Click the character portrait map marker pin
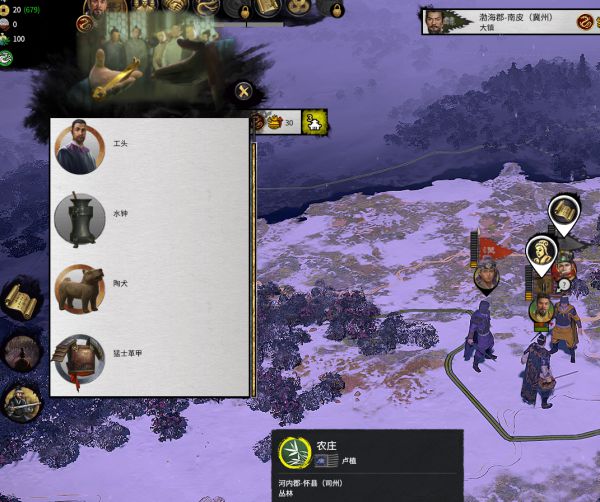Image resolution: width=600 pixels, height=502 pixels. tap(541, 254)
